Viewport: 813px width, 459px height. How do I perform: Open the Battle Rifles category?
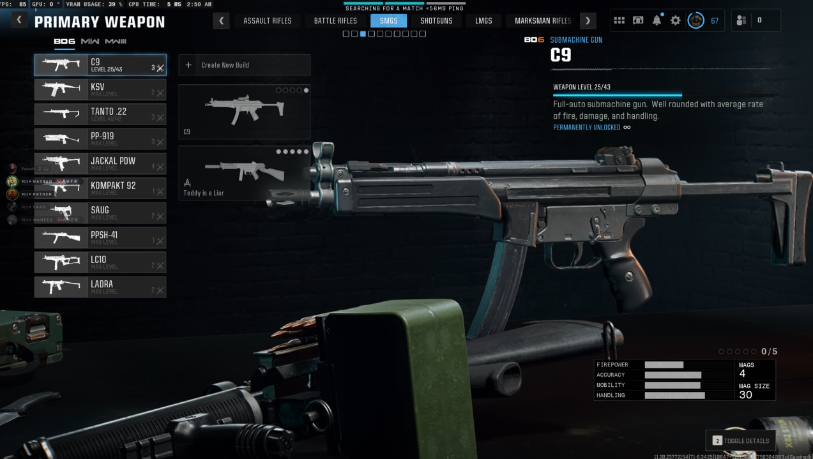335,20
